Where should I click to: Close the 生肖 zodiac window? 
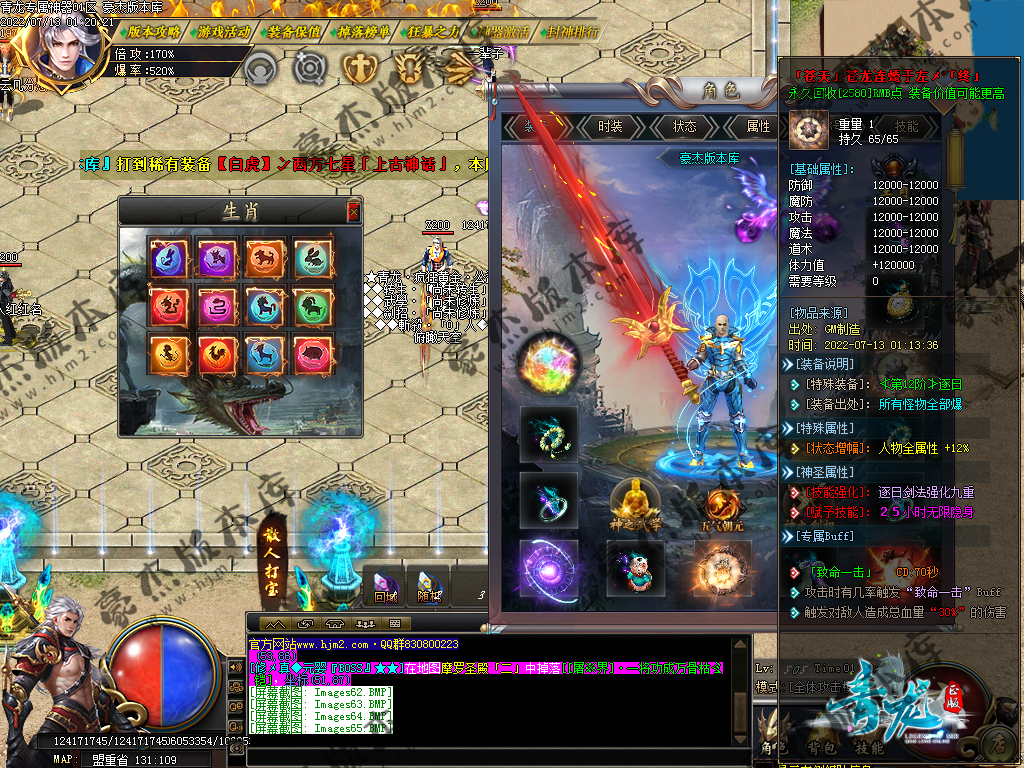click(353, 211)
